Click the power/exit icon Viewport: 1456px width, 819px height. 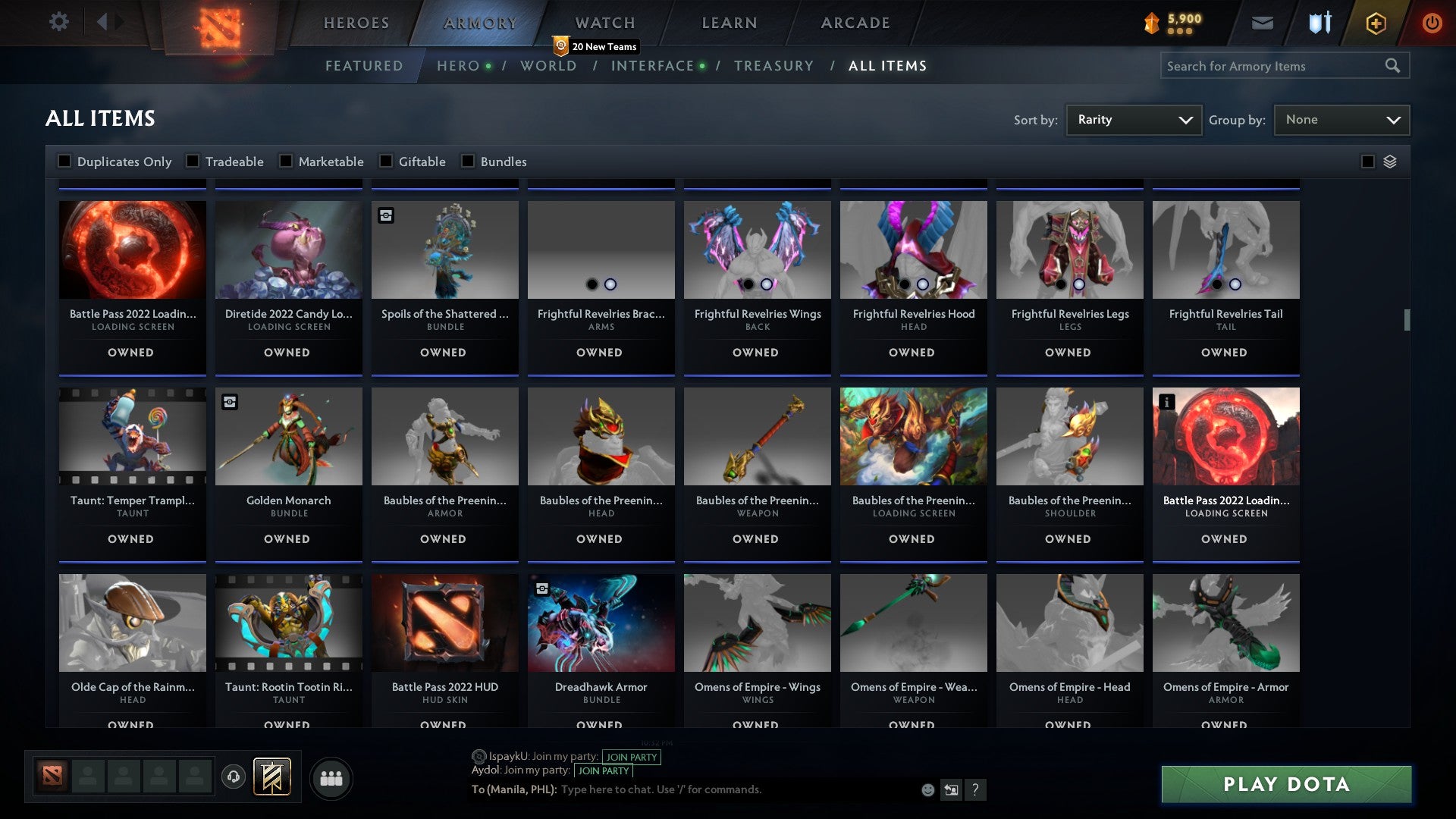[1432, 23]
